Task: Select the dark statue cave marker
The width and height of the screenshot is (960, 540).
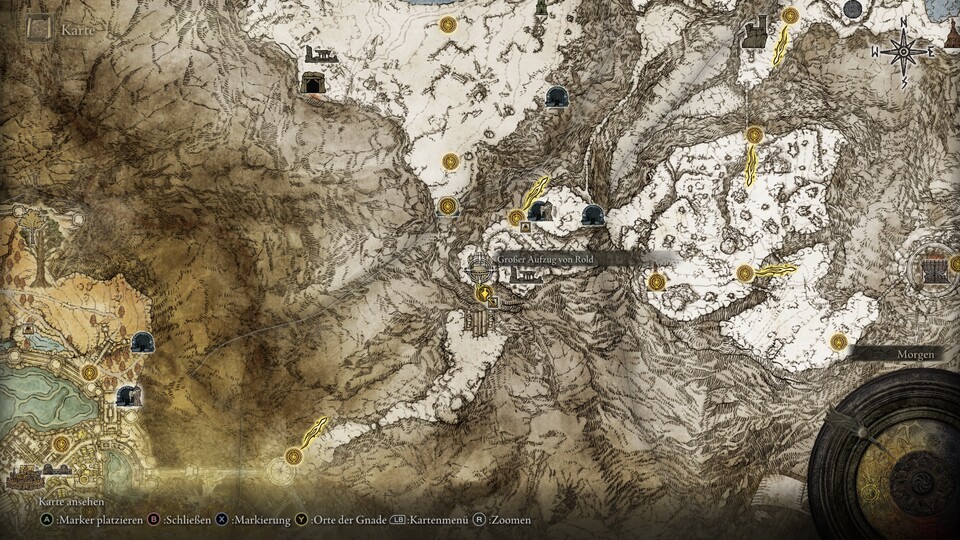Action: click(541, 210)
